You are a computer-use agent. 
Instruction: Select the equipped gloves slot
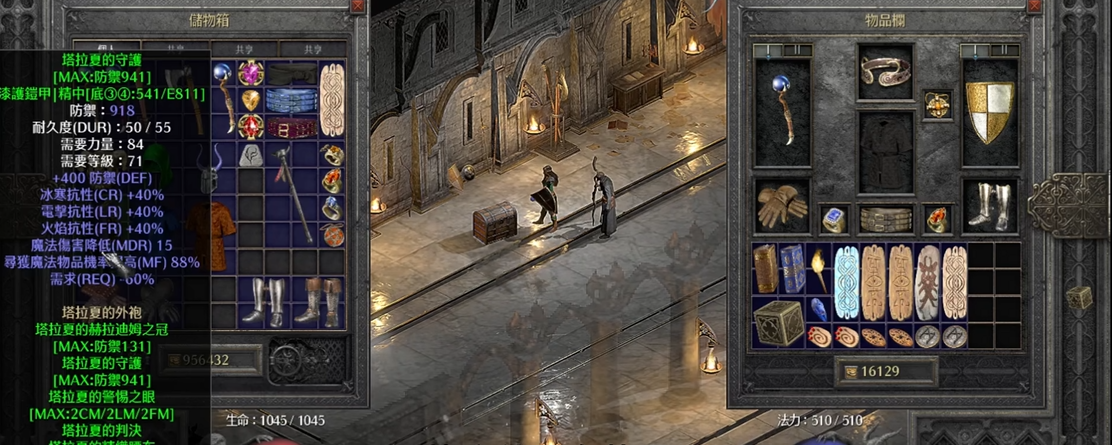coord(782,206)
